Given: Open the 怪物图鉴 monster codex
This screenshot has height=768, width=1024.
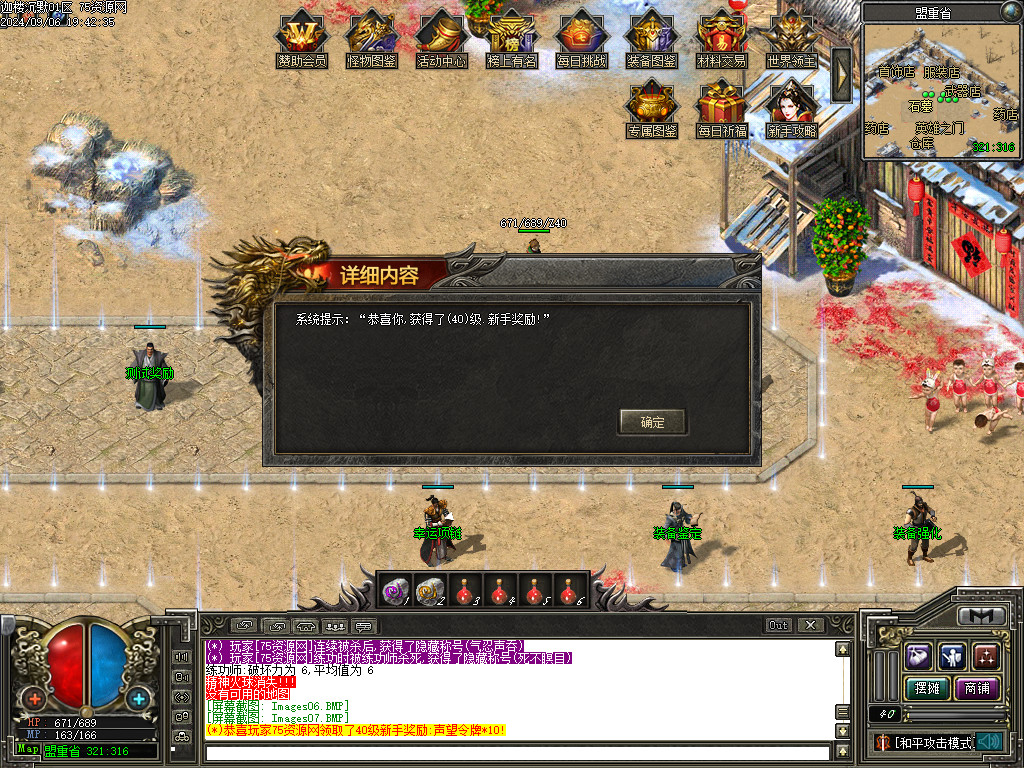Looking at the screenshot, I should tap(372, 38).
